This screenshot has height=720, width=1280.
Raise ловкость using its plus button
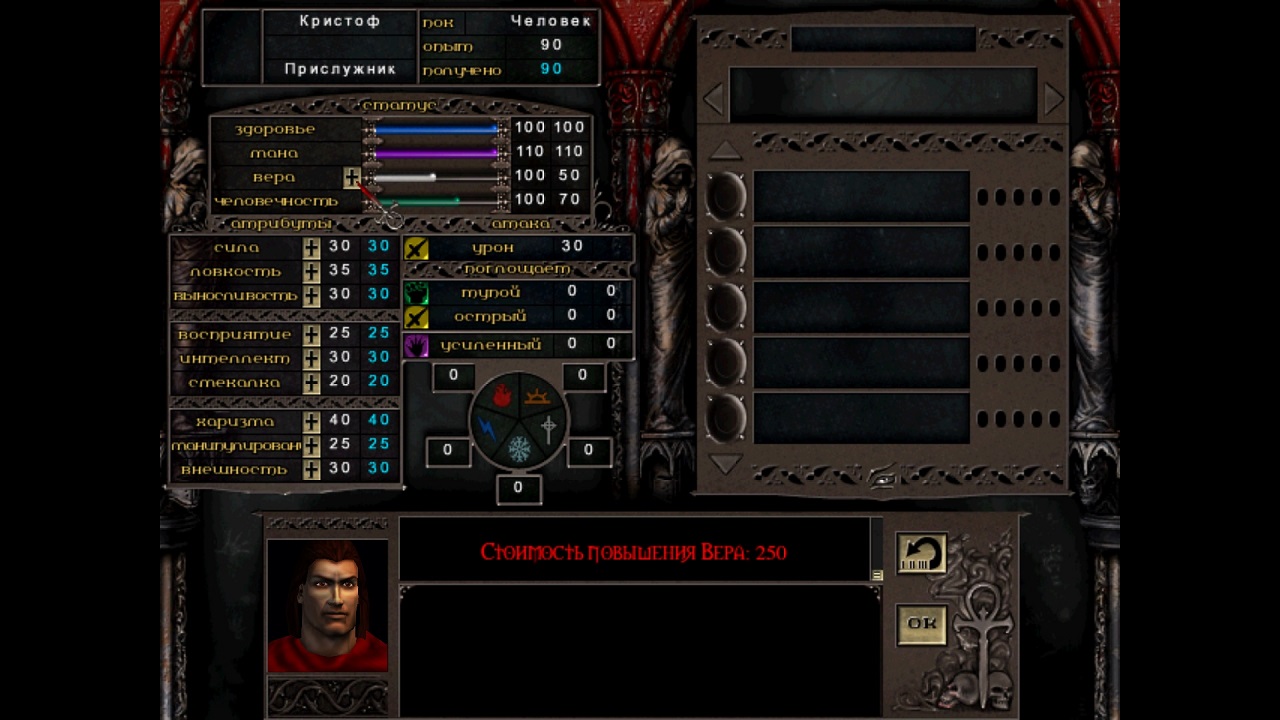tap(312, 271)
